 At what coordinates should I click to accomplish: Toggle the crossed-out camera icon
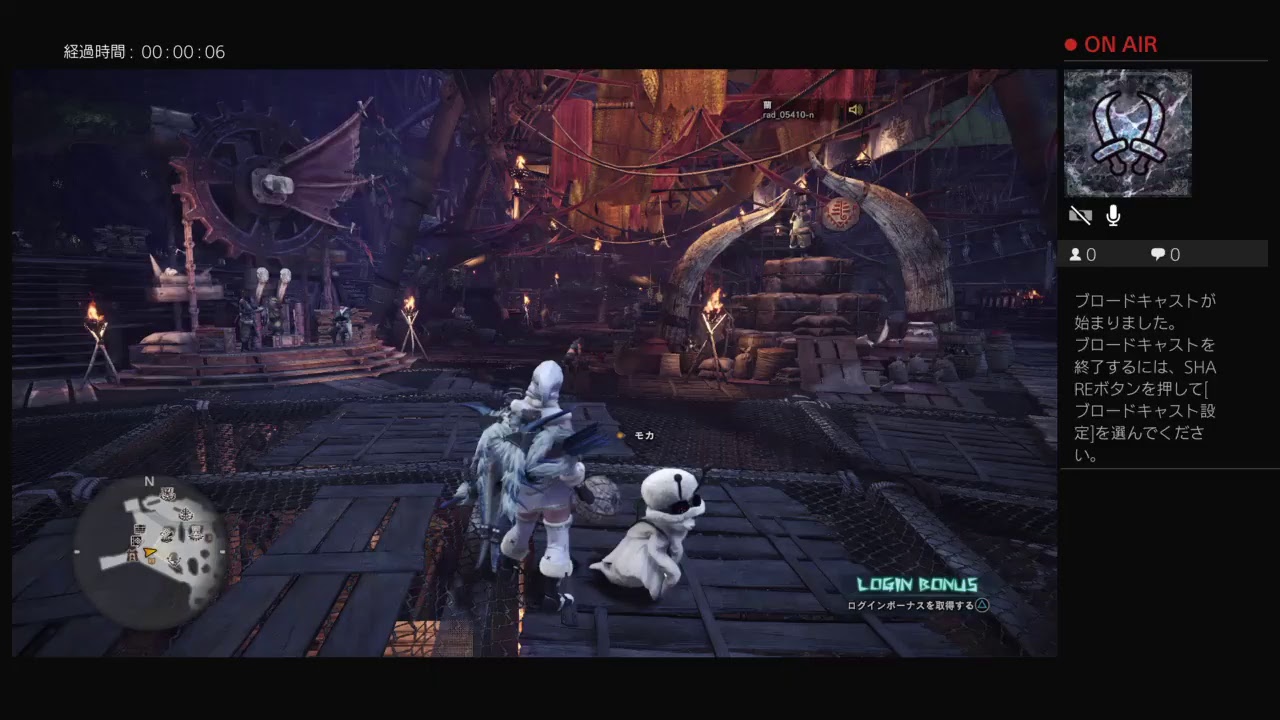click(1080, 215)
